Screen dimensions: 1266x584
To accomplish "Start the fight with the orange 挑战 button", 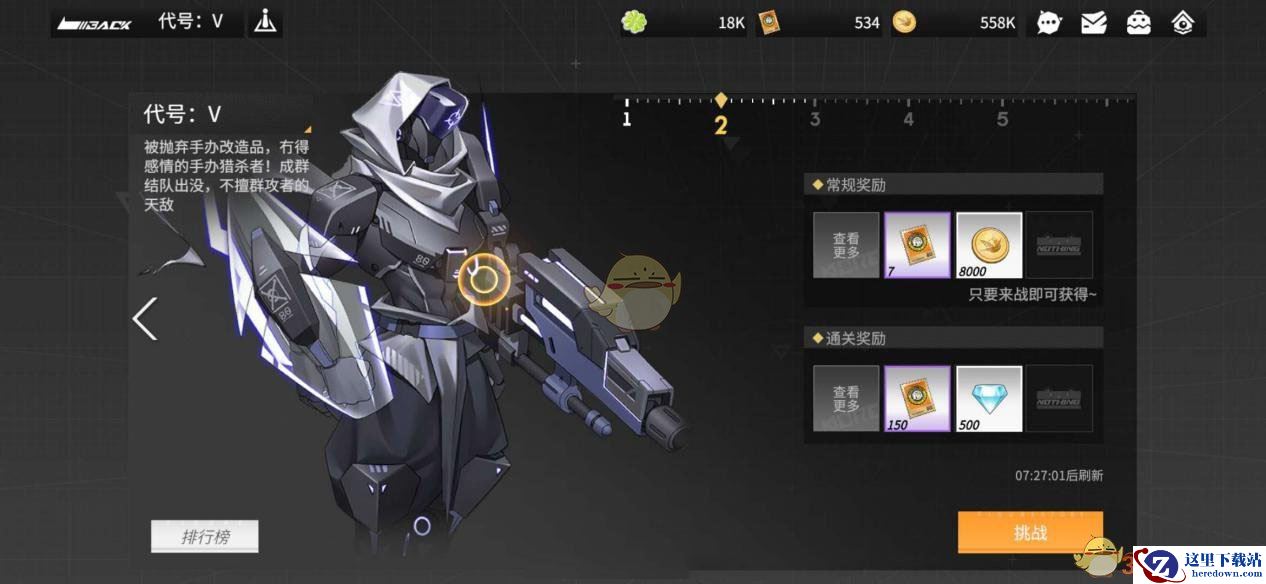I will pos(1030,532).
